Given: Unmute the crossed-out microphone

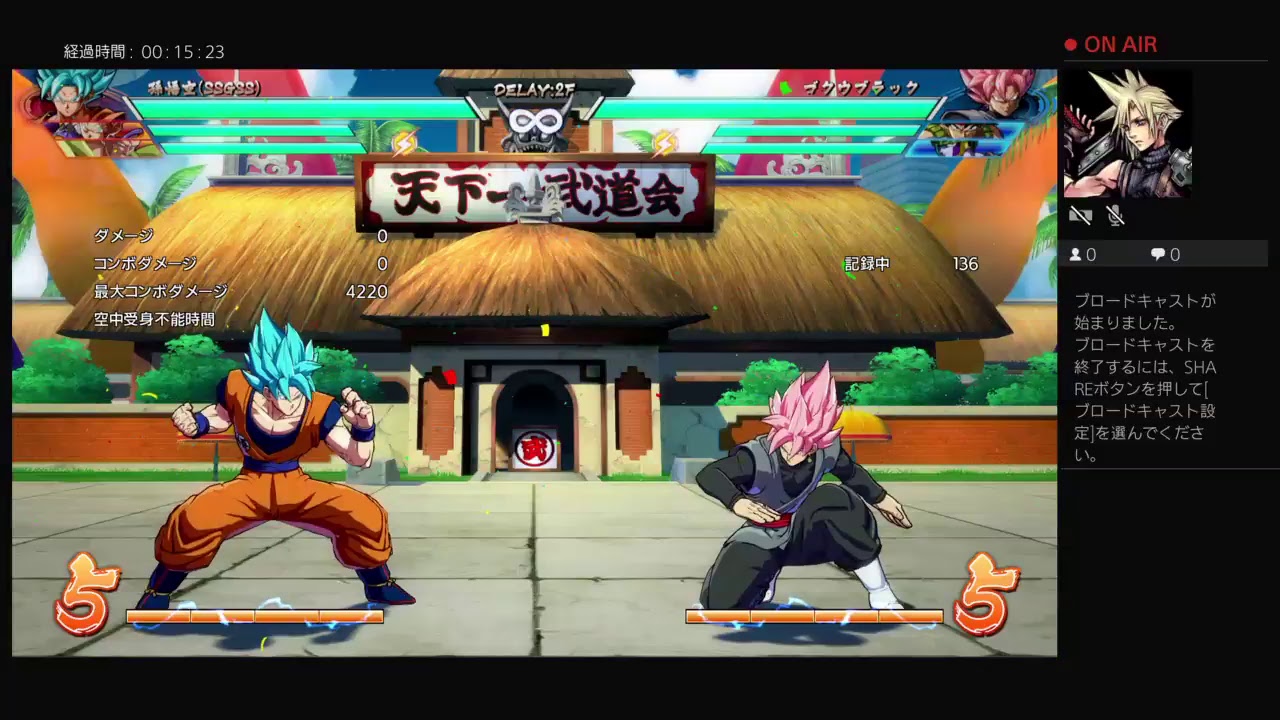Looking at the screenshot, I should click(x=1117, y=215).
